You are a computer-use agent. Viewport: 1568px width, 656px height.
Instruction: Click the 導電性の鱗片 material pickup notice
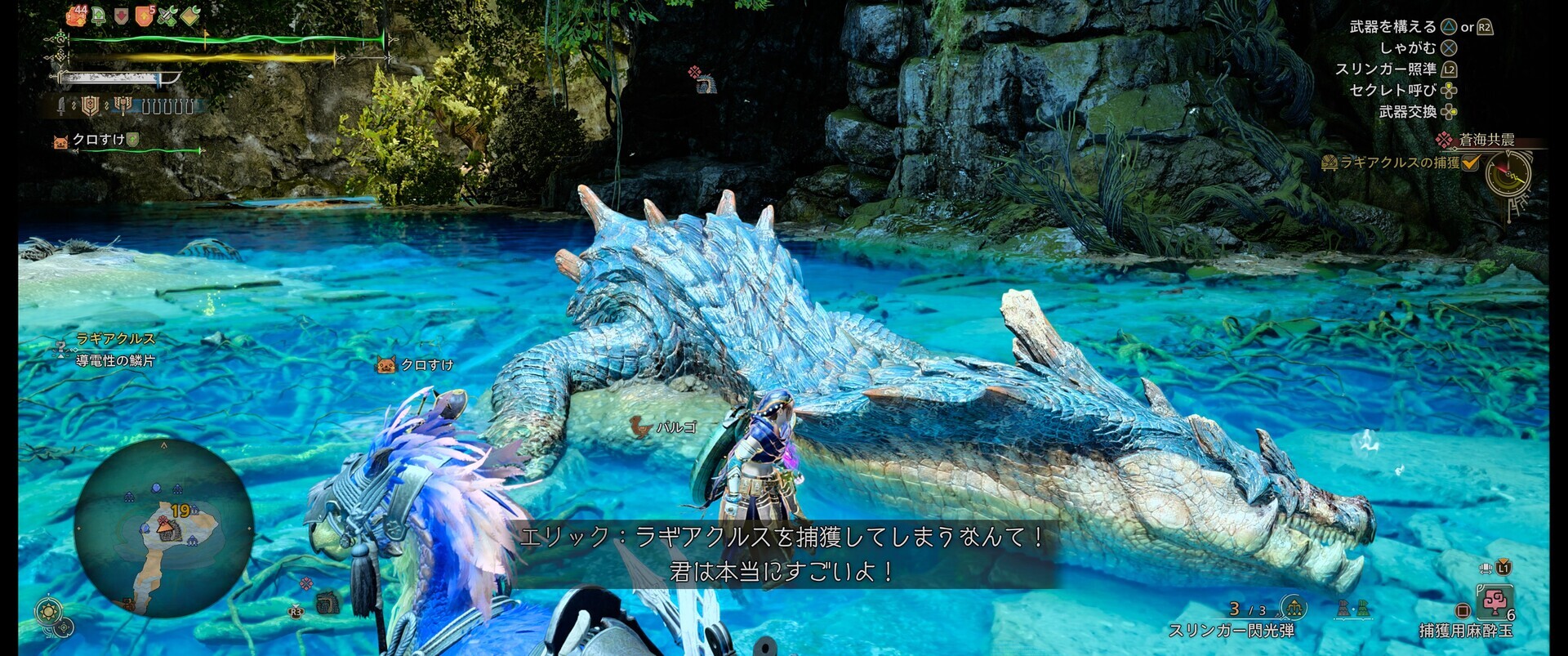pos(115,360)
